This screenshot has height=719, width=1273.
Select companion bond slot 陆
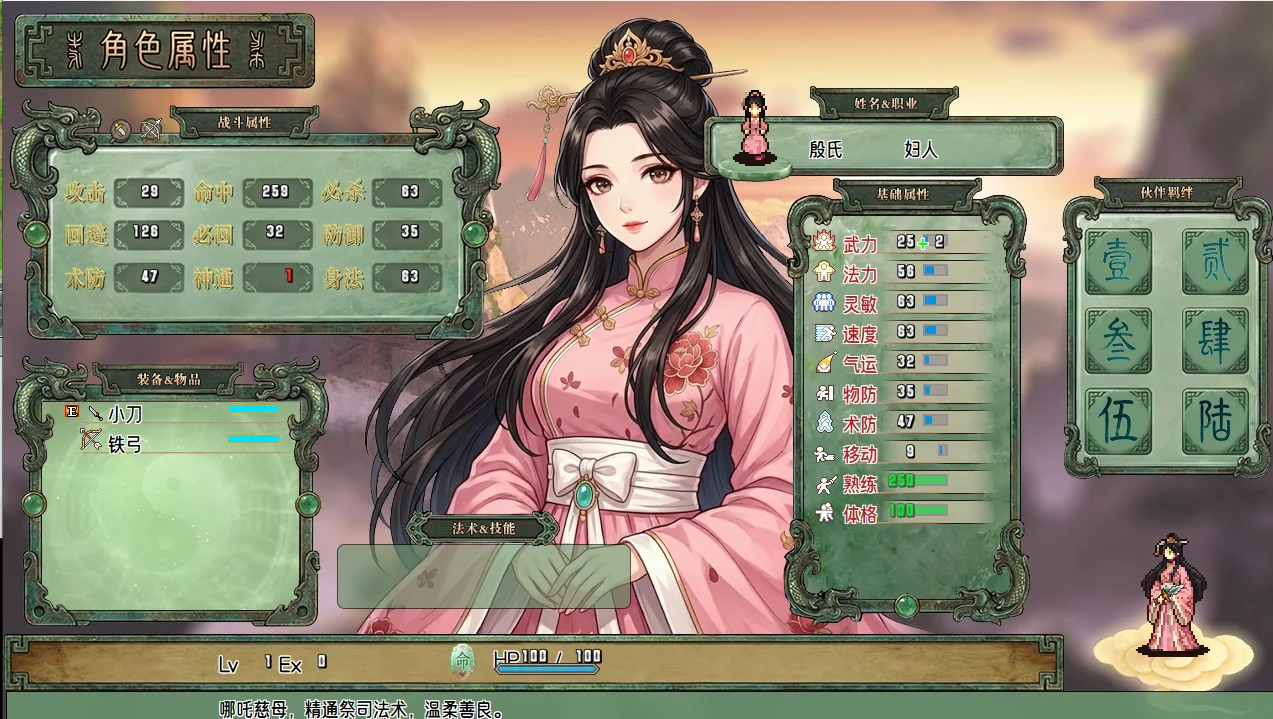tap(1215, 421)
